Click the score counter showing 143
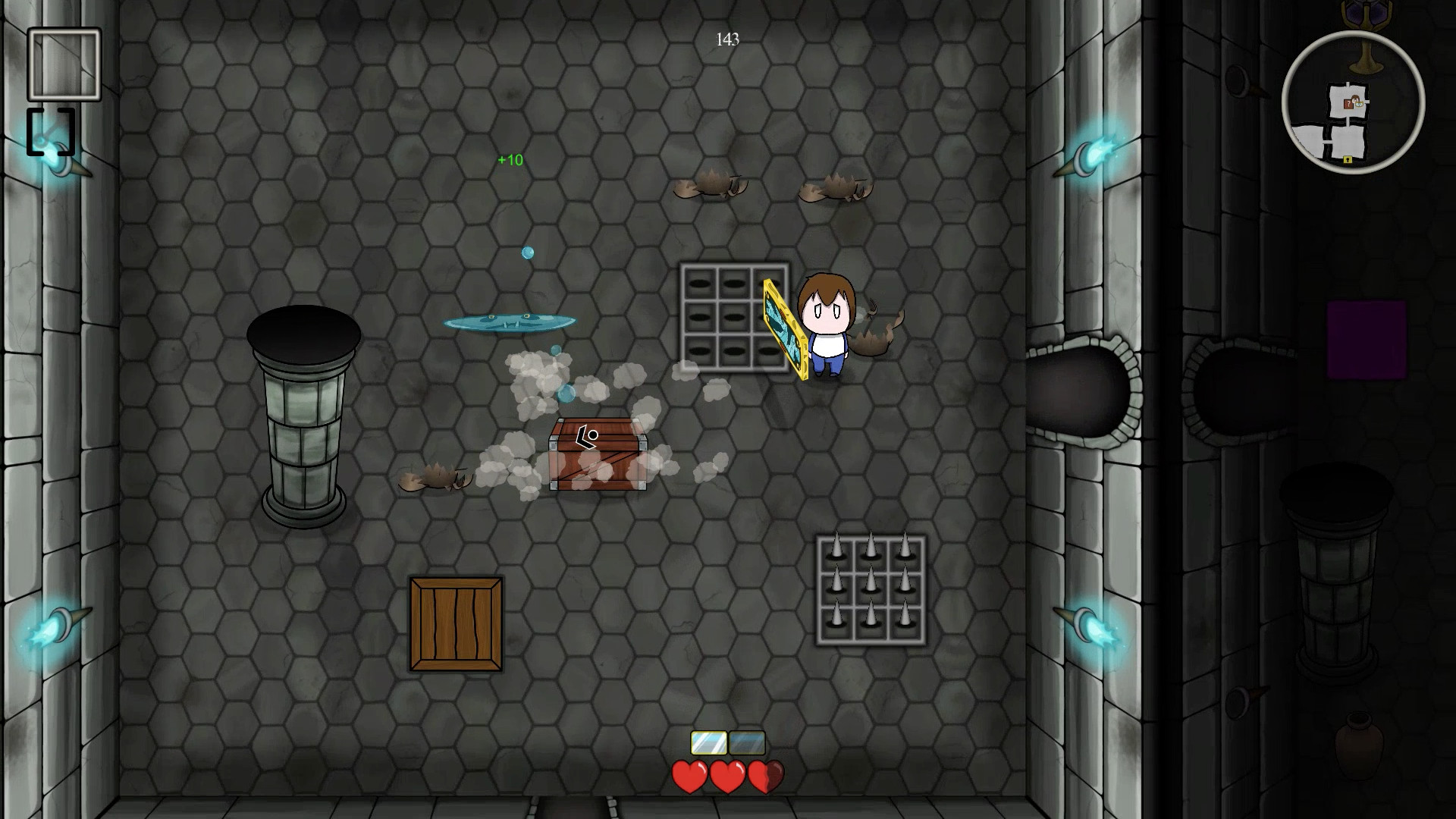 [x=726, y=39]
